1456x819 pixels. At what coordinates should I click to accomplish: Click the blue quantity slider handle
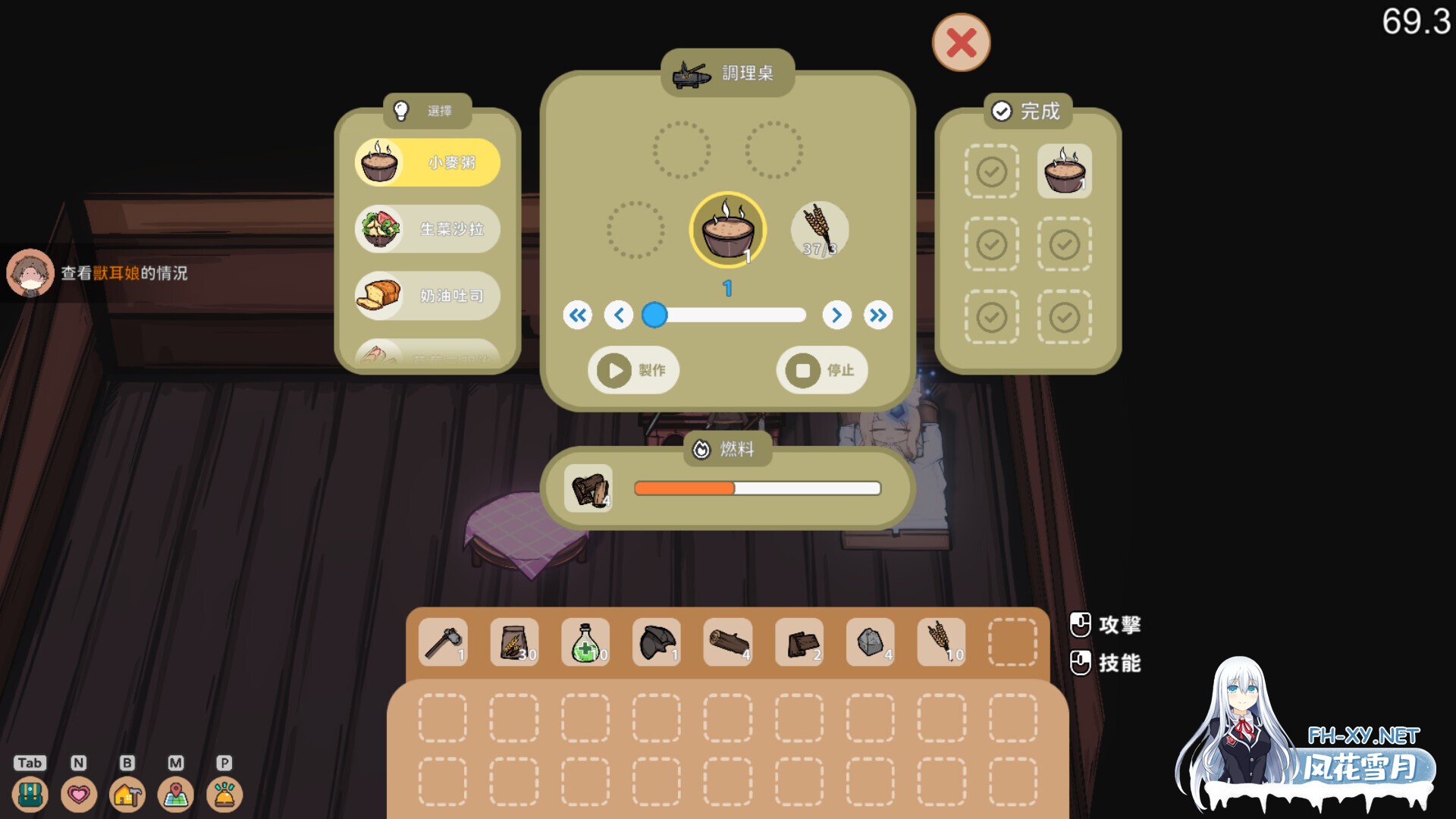click(654, 315)
